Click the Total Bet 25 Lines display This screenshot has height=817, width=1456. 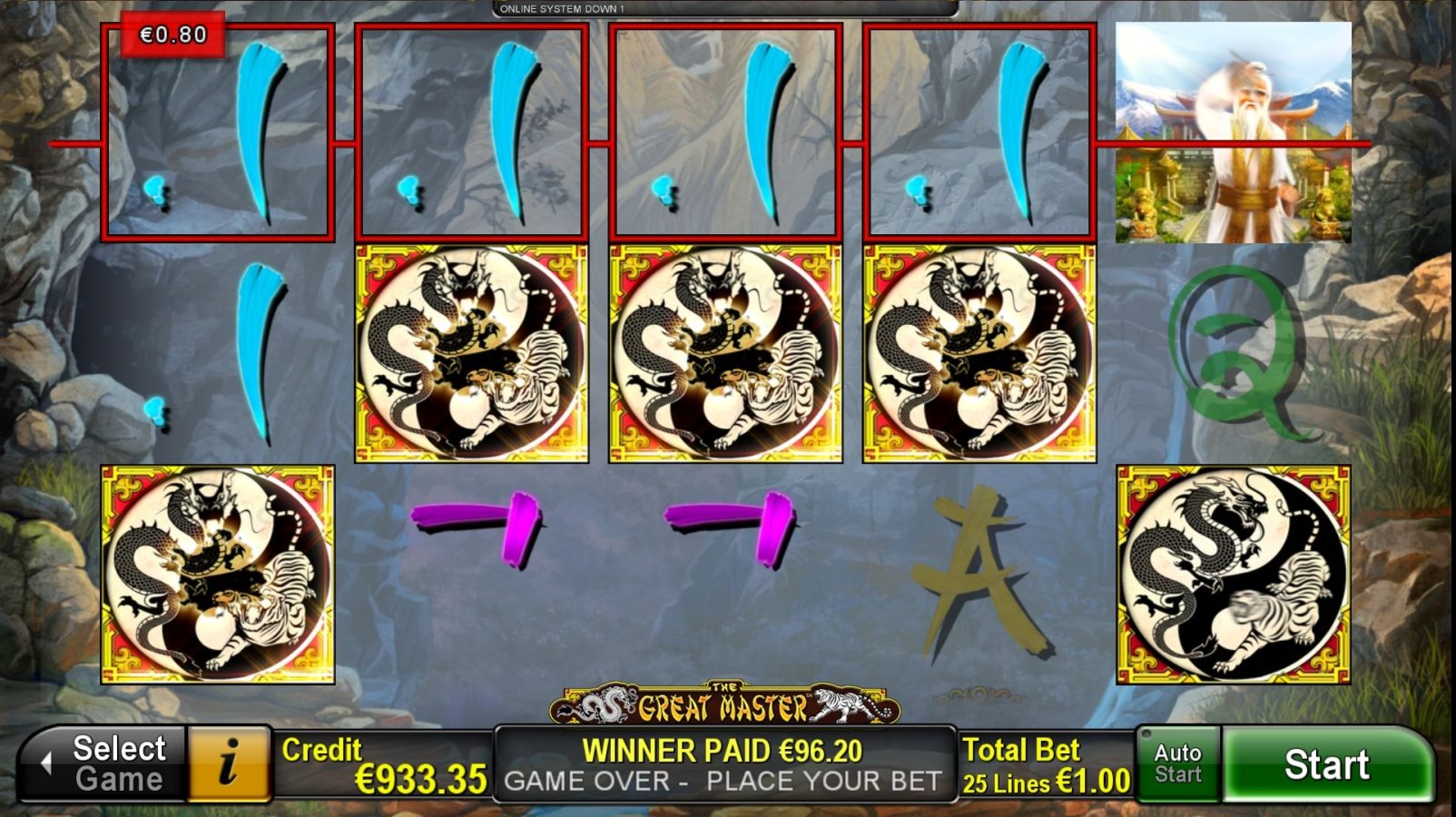pyautogui.click(x=1042, y=763)
